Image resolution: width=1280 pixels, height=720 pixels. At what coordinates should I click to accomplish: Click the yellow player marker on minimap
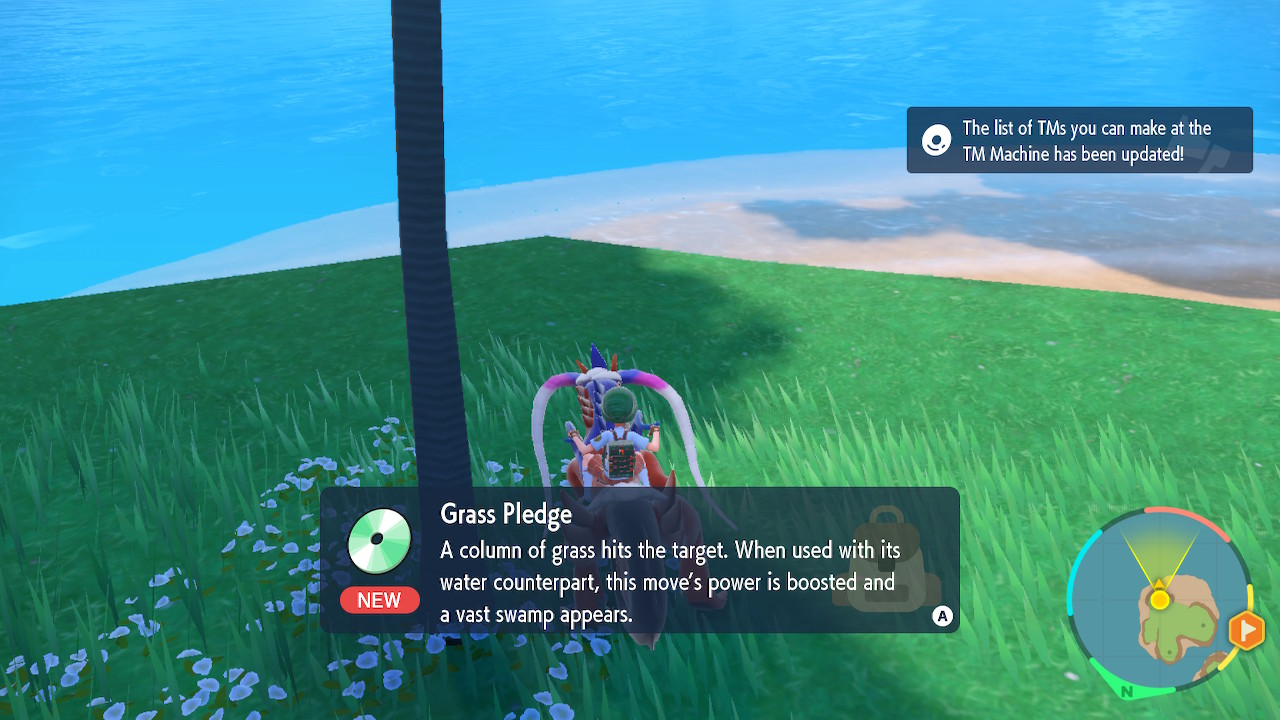point(1159,600)
